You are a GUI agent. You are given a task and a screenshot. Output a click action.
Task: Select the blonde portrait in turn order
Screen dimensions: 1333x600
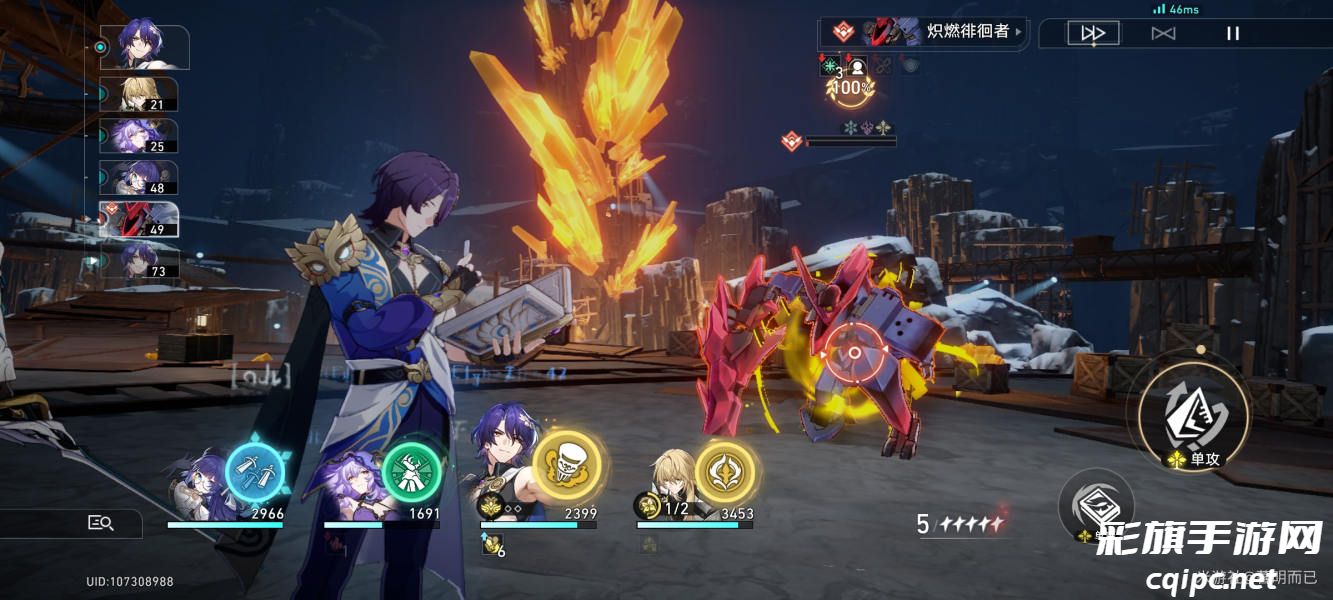click(x=139, y=95)
